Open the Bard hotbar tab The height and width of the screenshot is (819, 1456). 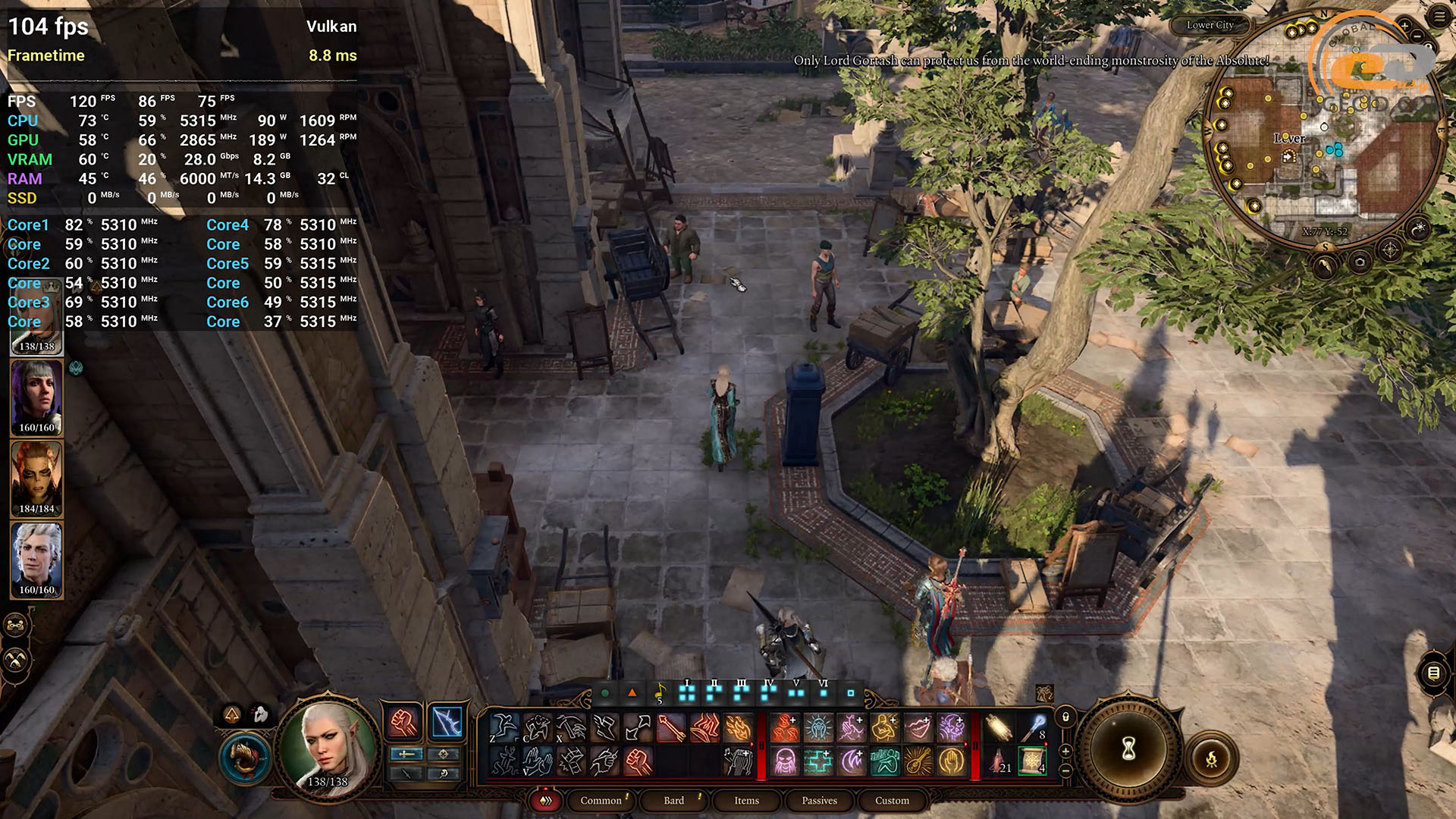coord(673,800)
